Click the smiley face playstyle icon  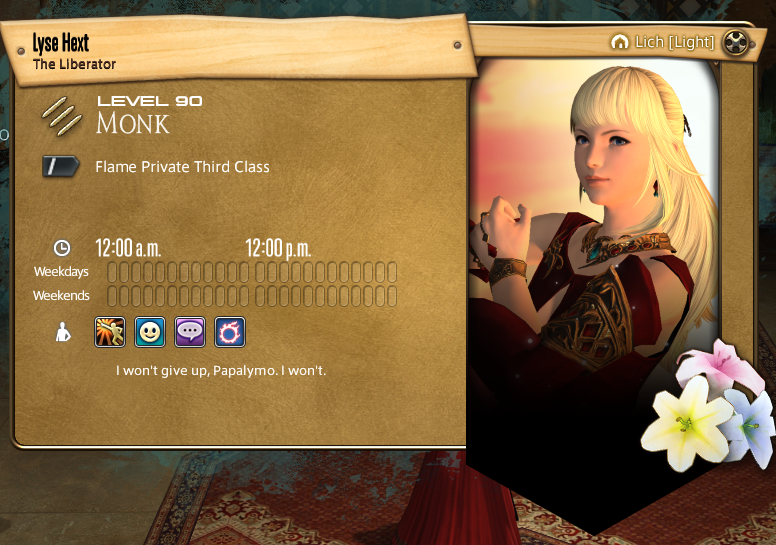click(x=150, y=332)
